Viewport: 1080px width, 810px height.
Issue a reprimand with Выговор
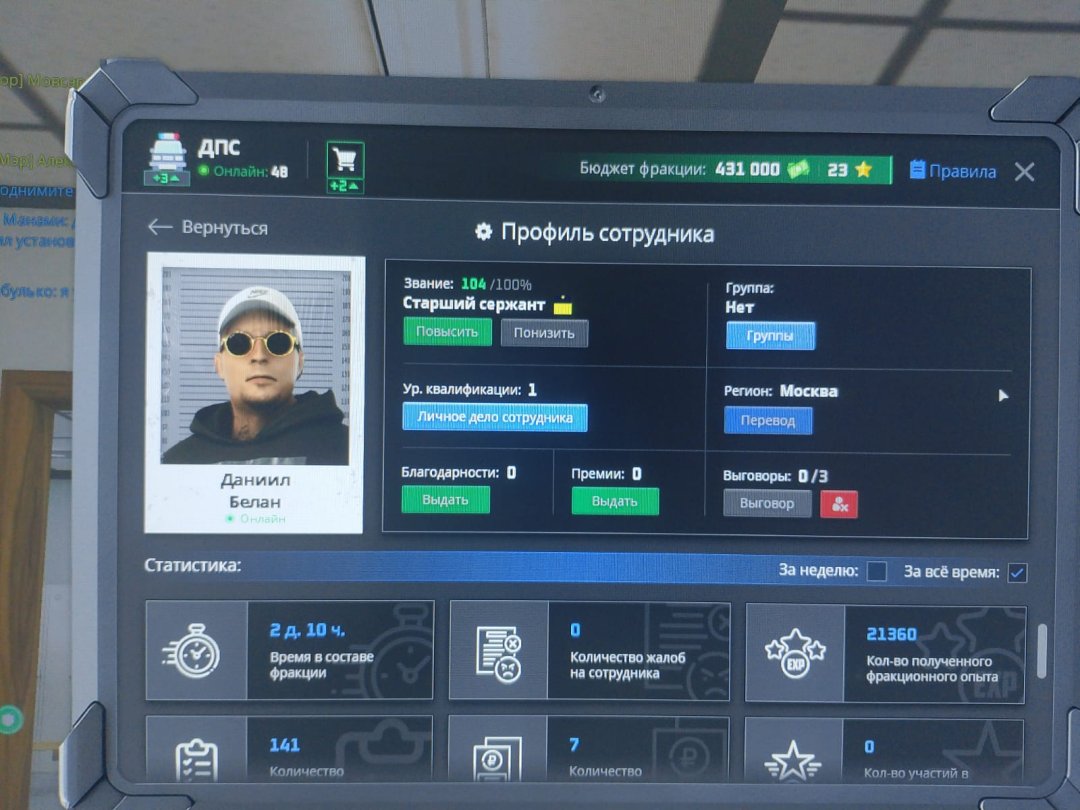coord(767,503)
